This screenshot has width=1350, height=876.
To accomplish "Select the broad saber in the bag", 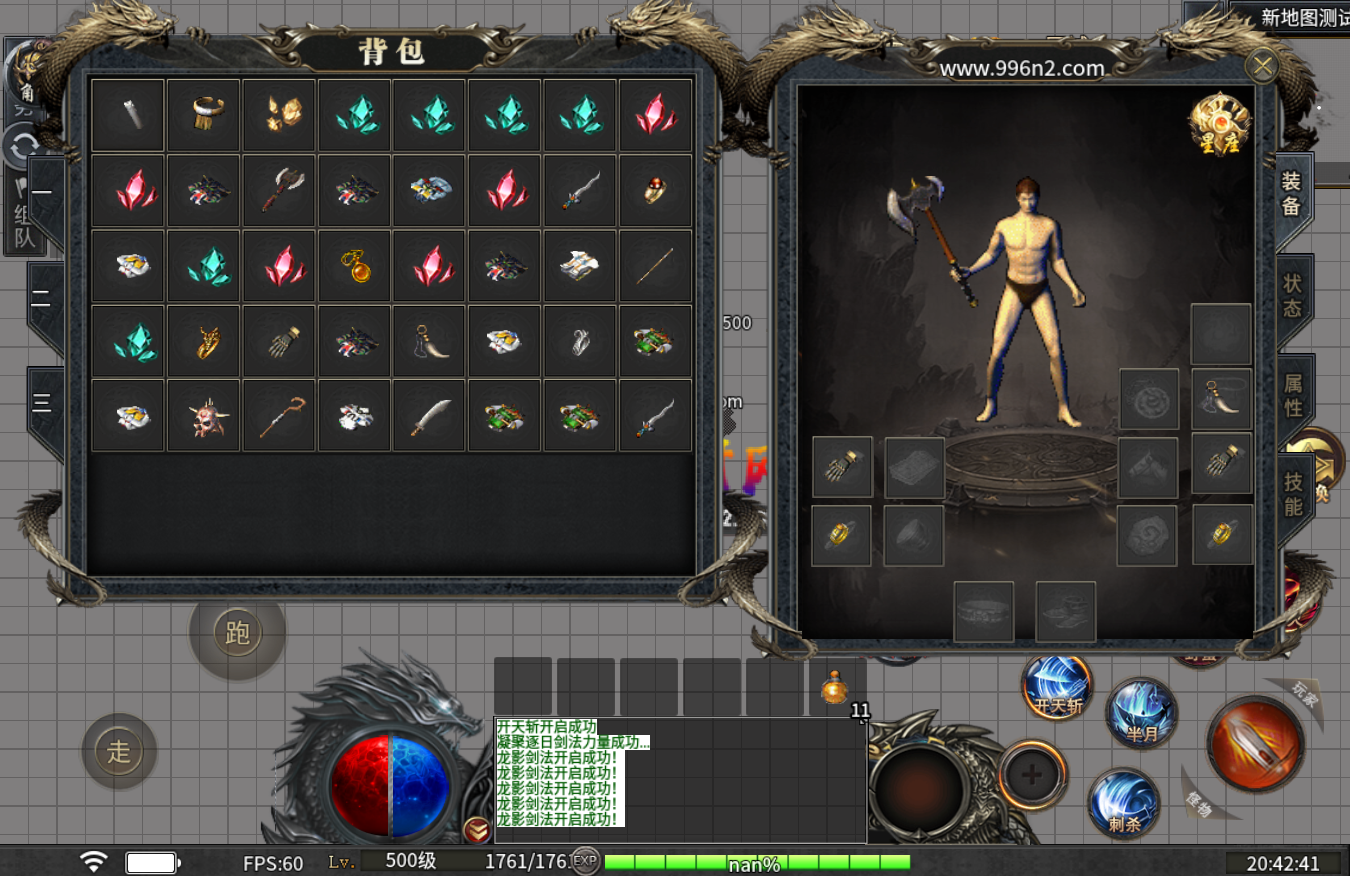I will pyautogui.click(x=431, y=416).
